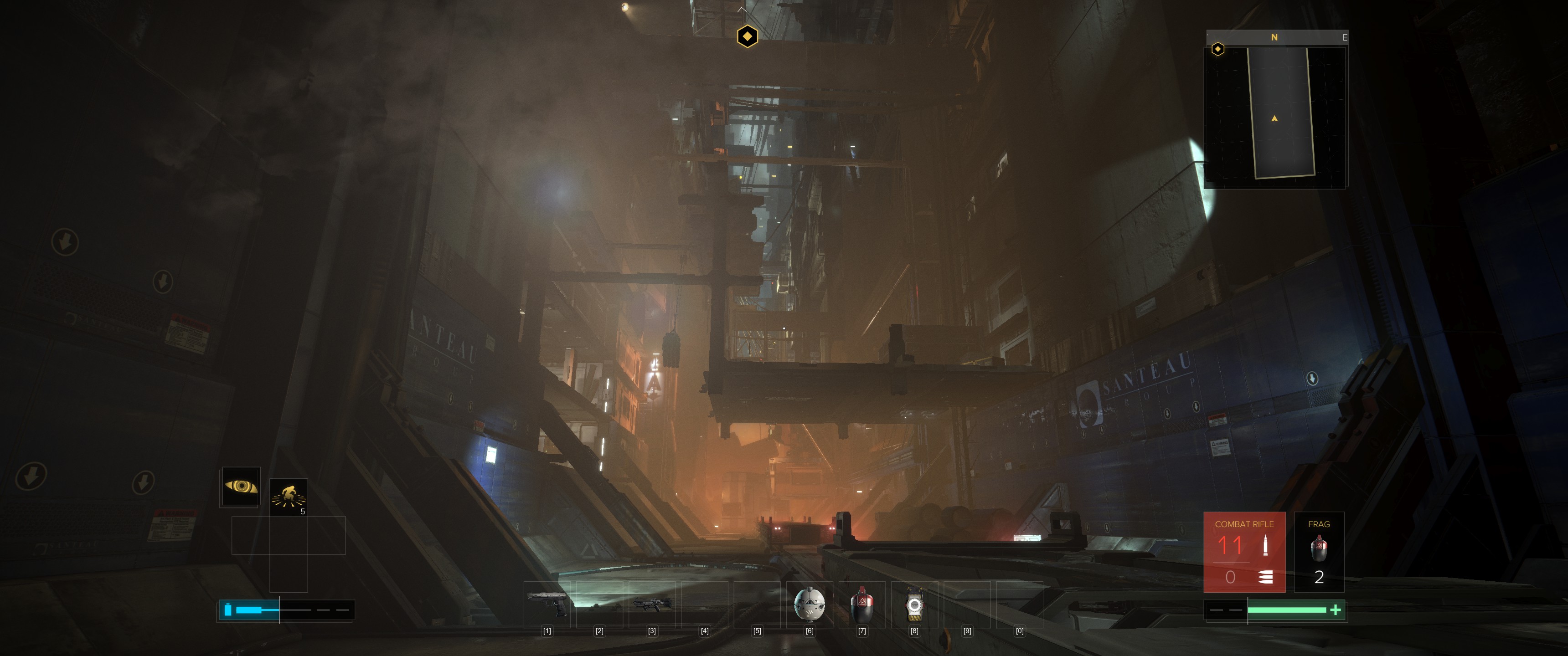This screenshot has height=656, width=1568.
Task: Click the objective marker on the minimap
Action: click(1218, 49)
